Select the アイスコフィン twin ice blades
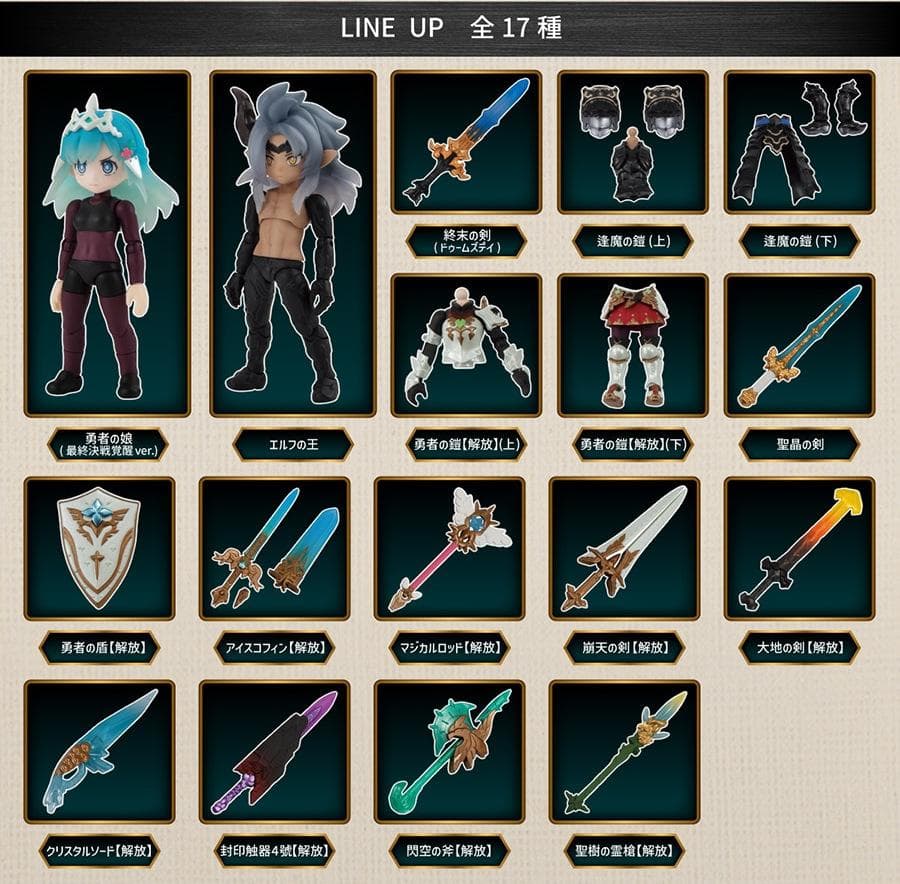This screenshot has height=884, width=900. [x=274, y=548]
